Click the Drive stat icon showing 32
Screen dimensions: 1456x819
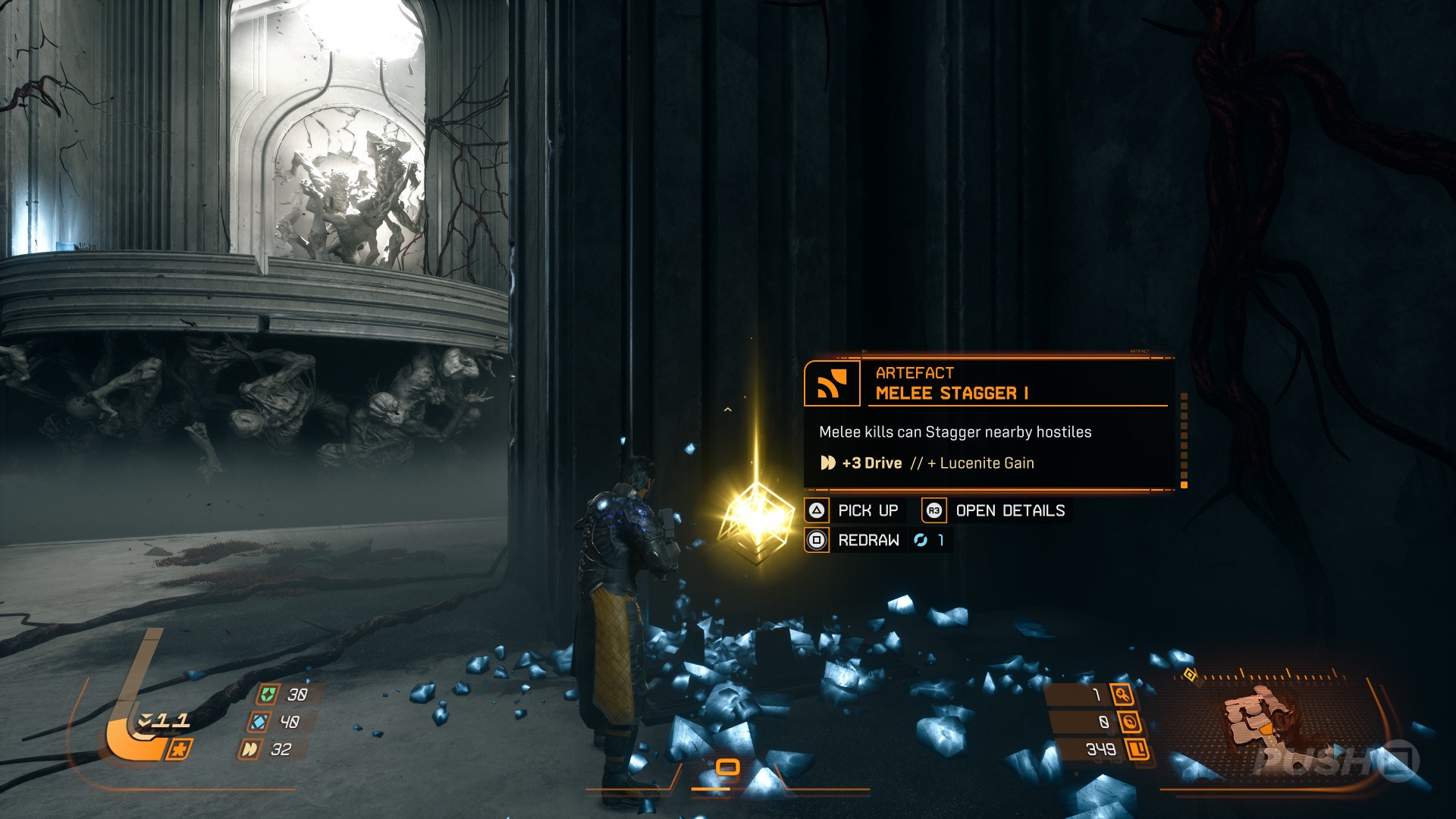[249, 749]
